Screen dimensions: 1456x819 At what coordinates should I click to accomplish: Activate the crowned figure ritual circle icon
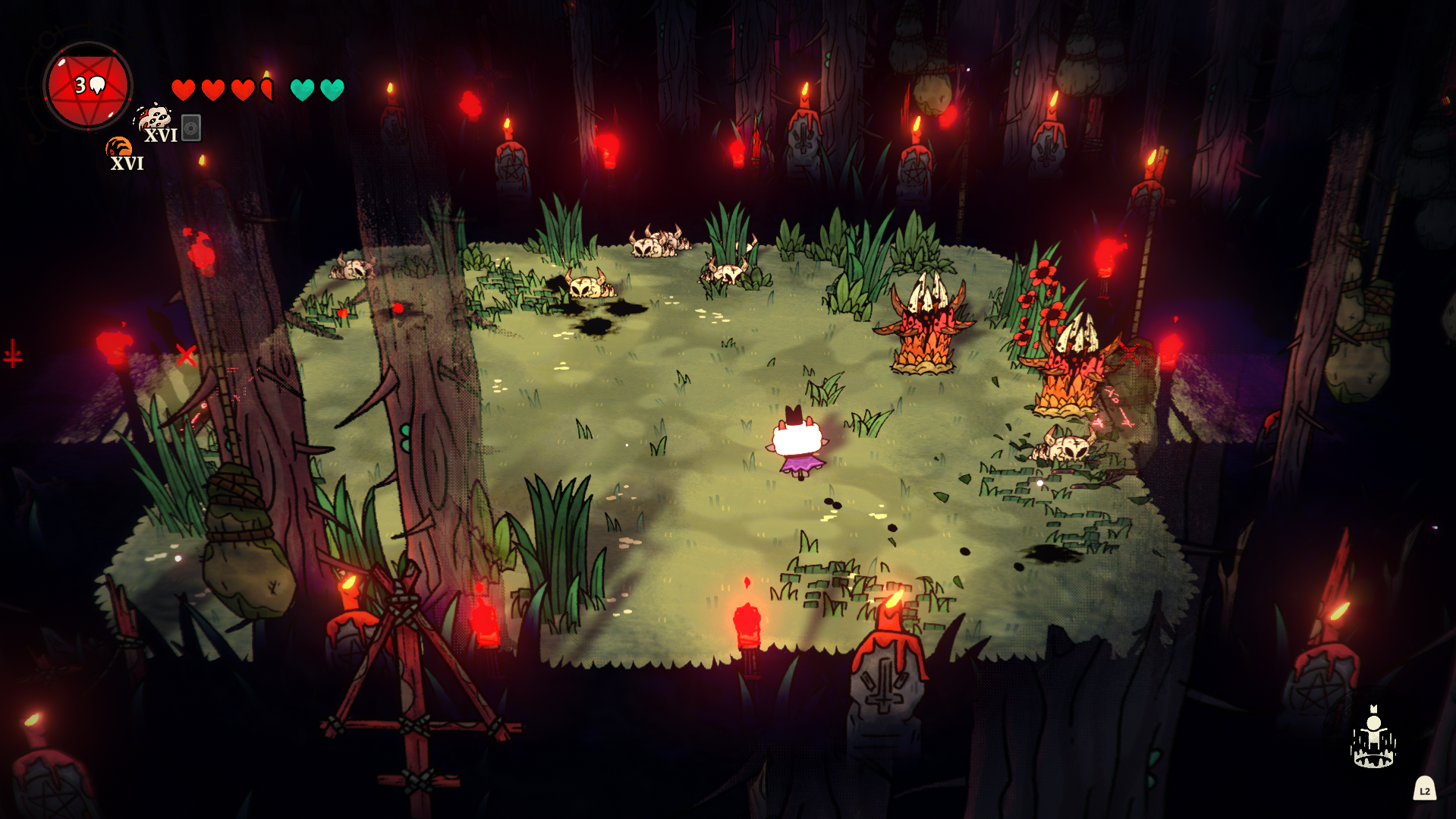coord(1373,739)
